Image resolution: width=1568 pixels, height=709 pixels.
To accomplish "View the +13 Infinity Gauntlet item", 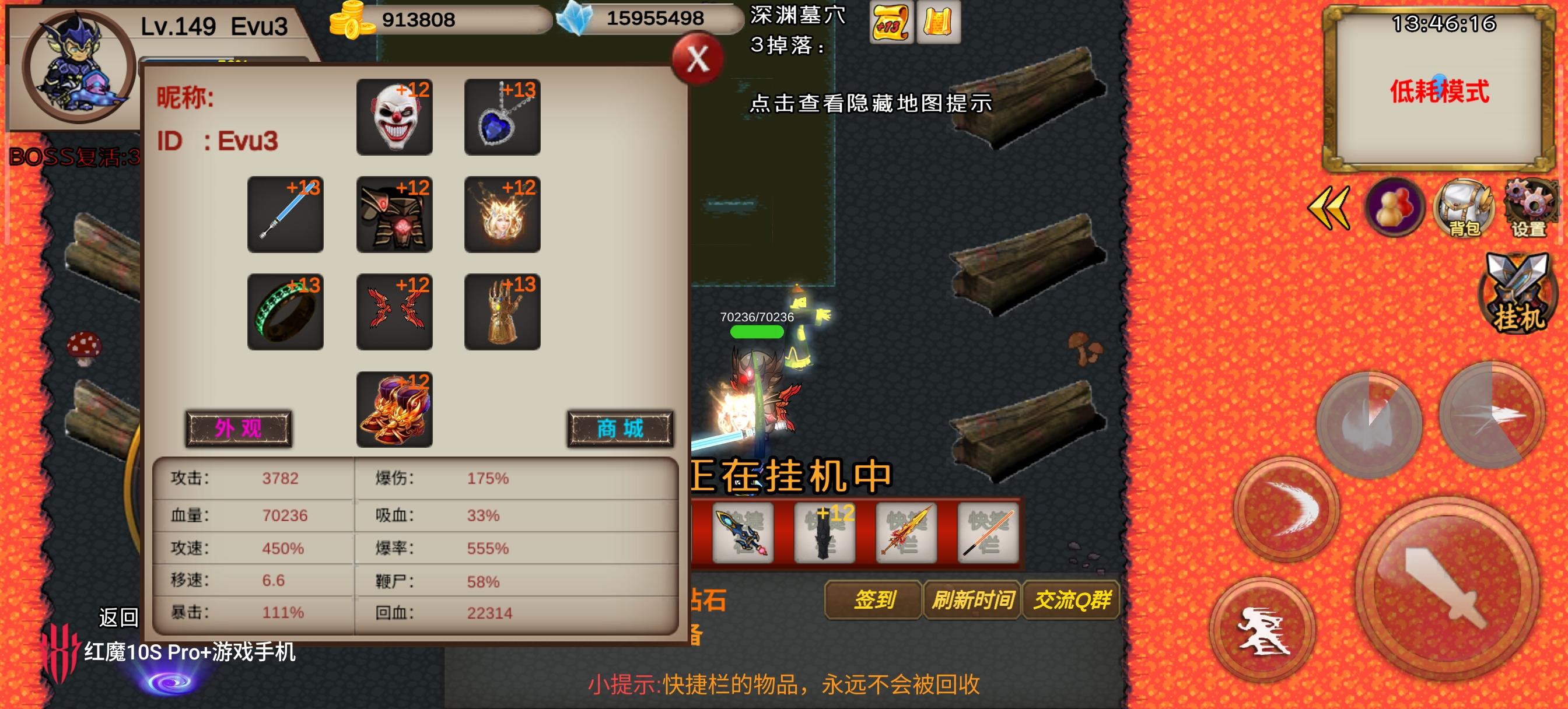I will tap(502, 312).
